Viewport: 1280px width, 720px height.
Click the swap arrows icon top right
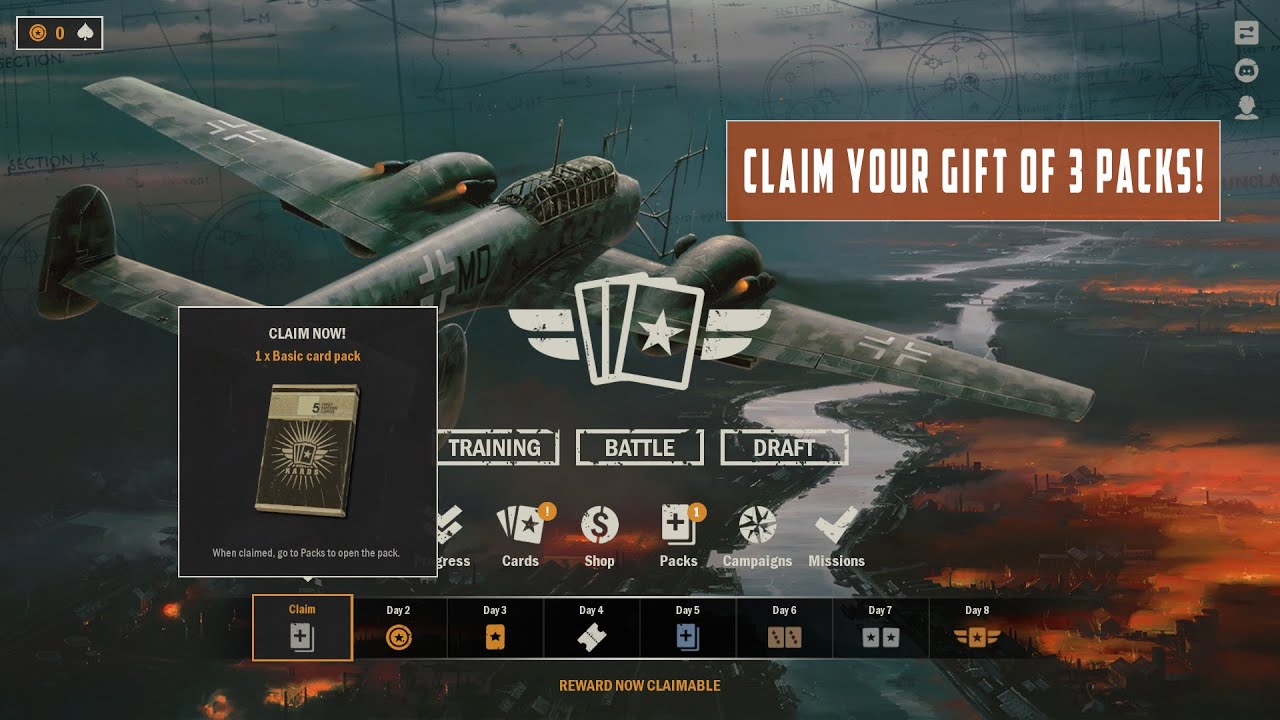click(1246, 33)
